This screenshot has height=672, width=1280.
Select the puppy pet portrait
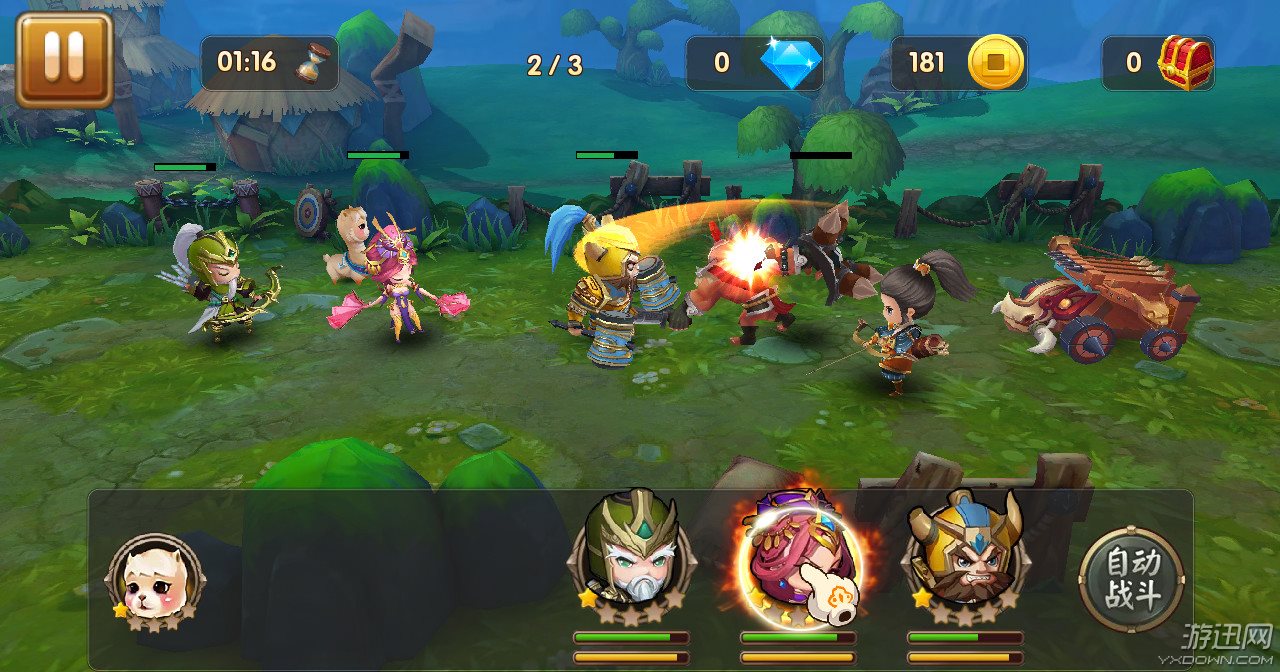pyautogui.click(x=155, y=581)
